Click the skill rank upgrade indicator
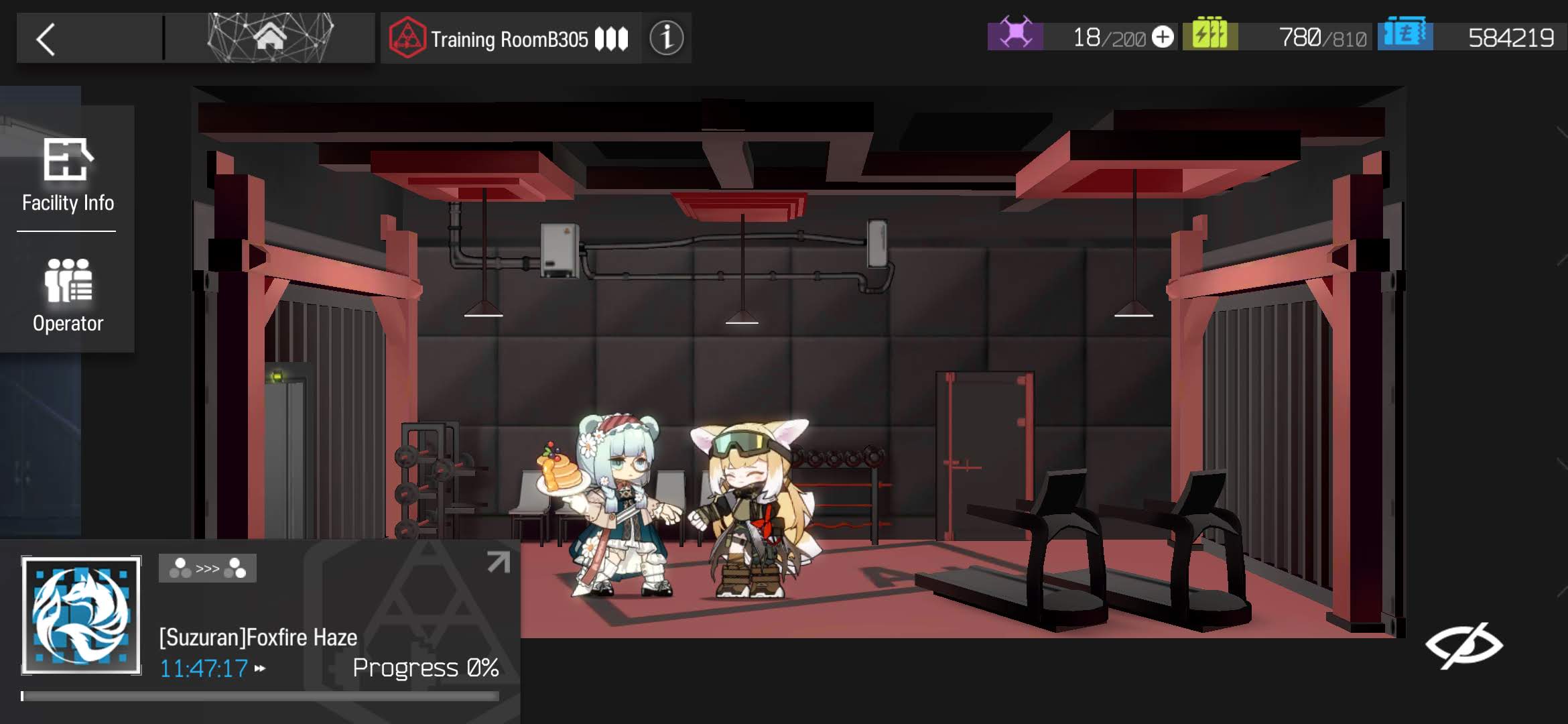Screen dimensions: 1568x724 (207, 568)
